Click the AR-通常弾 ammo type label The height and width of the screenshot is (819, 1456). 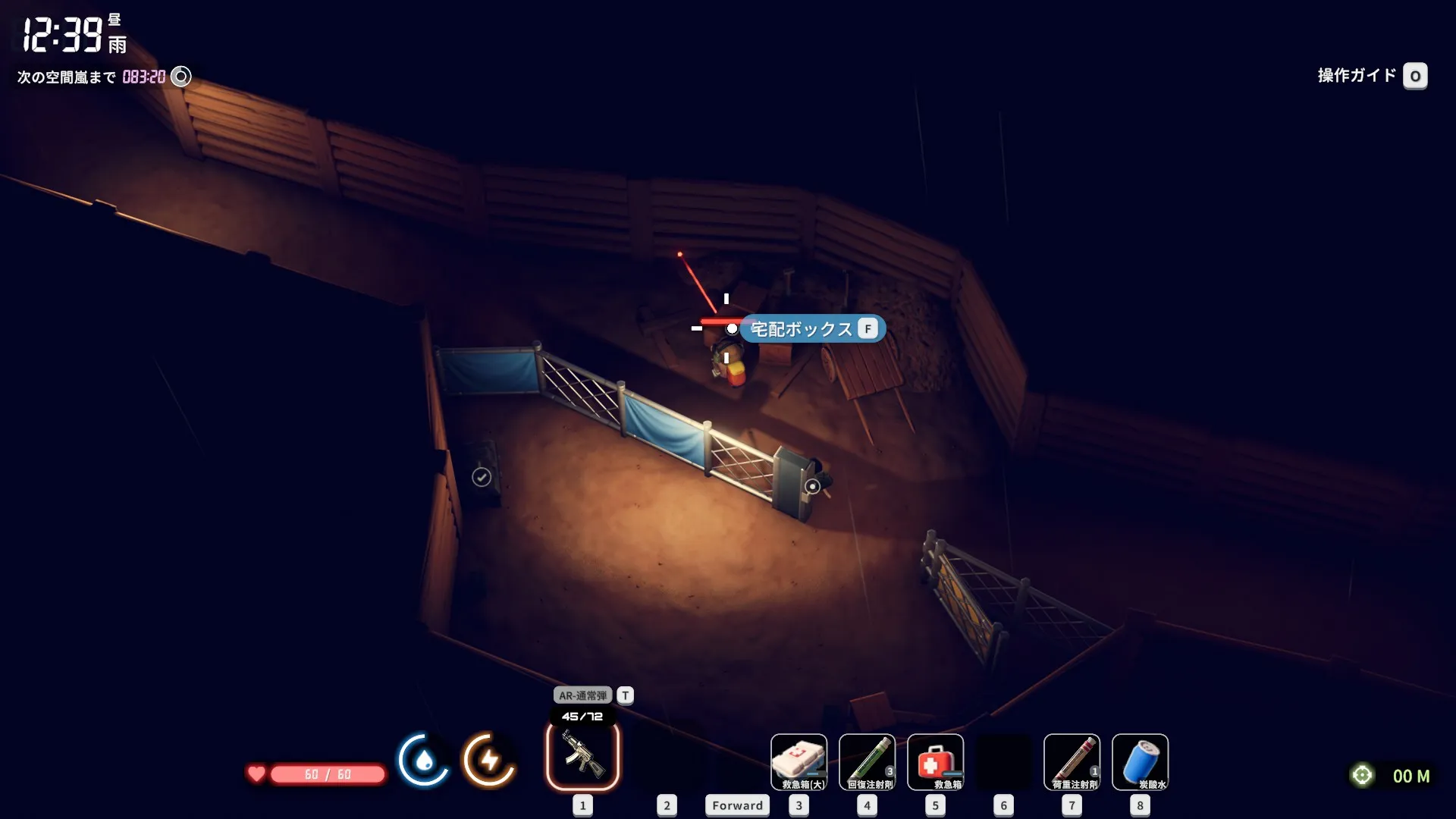click(582, 695)
